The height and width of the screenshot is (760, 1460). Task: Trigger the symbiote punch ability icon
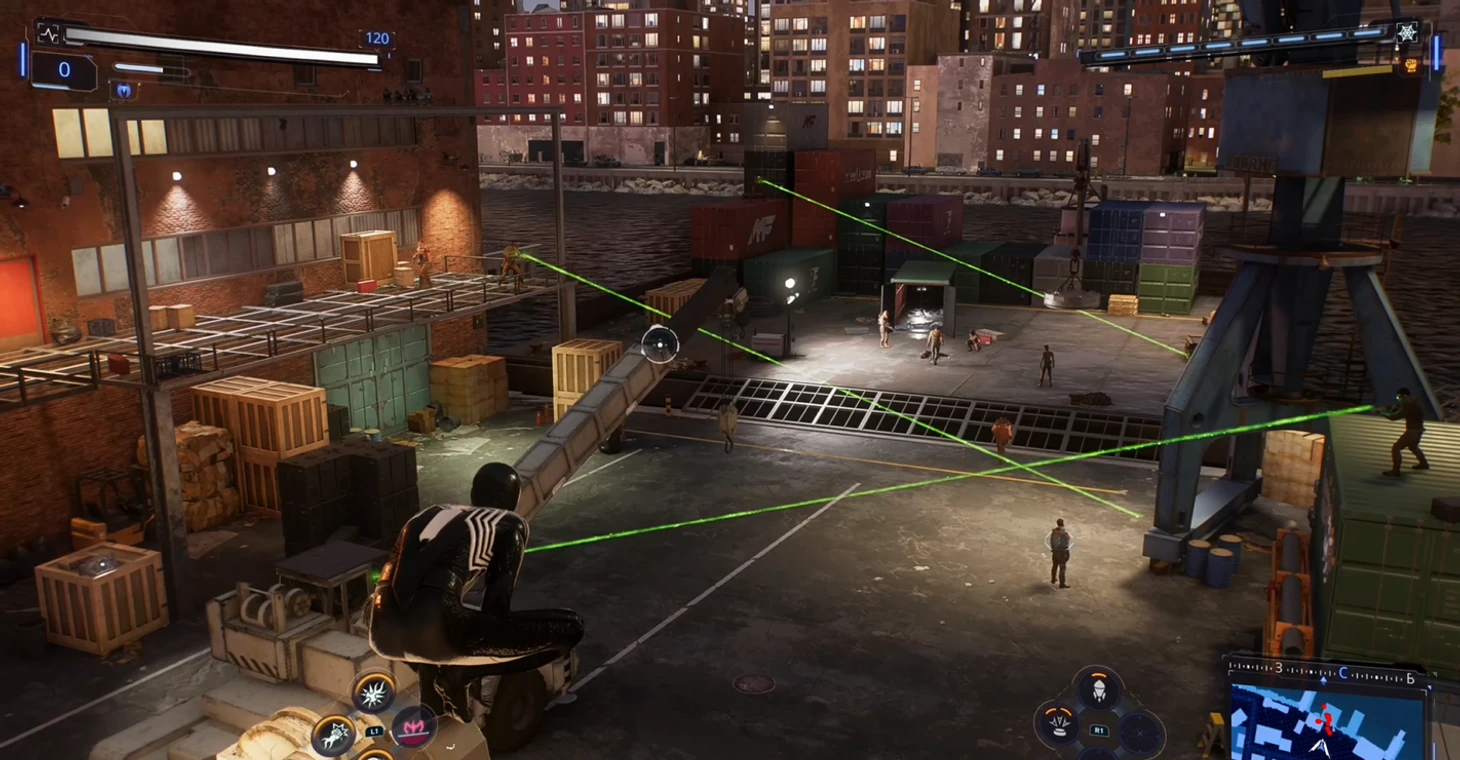point(334,735)
